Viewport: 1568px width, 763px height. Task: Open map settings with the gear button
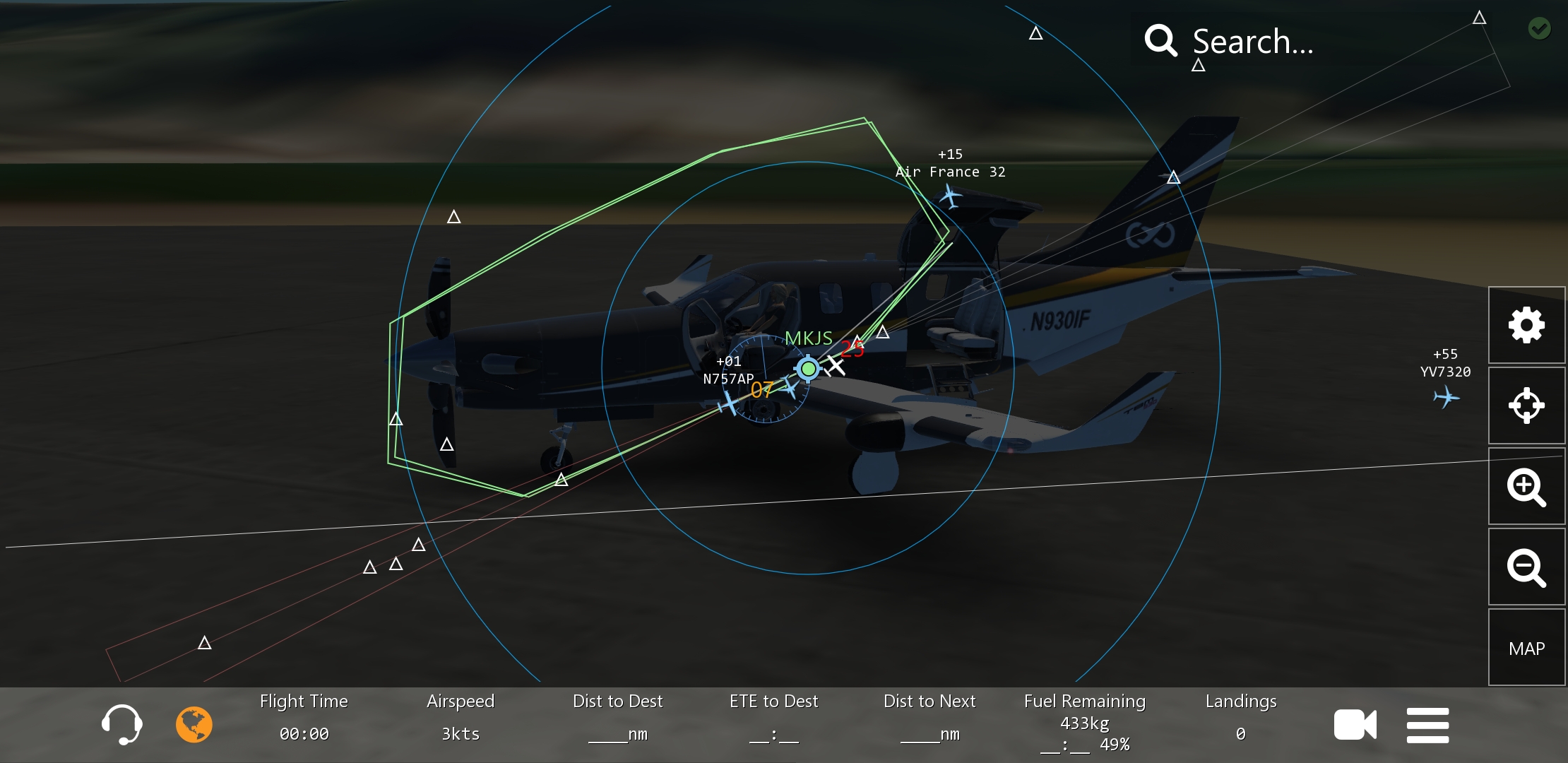[1526, 325]
